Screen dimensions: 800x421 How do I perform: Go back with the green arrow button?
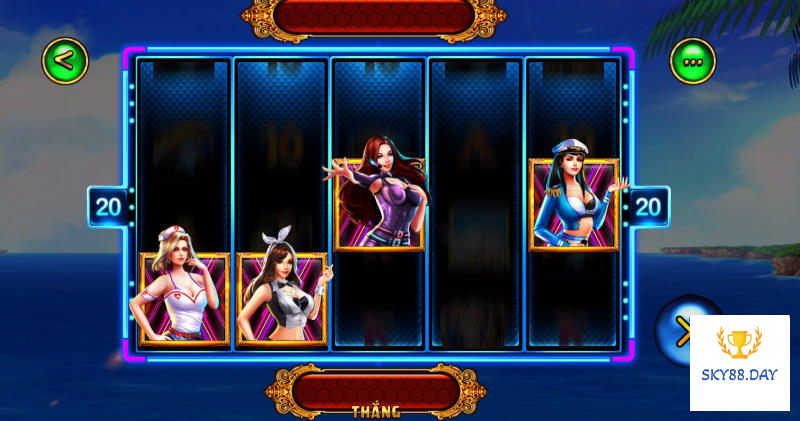point(65,61)
